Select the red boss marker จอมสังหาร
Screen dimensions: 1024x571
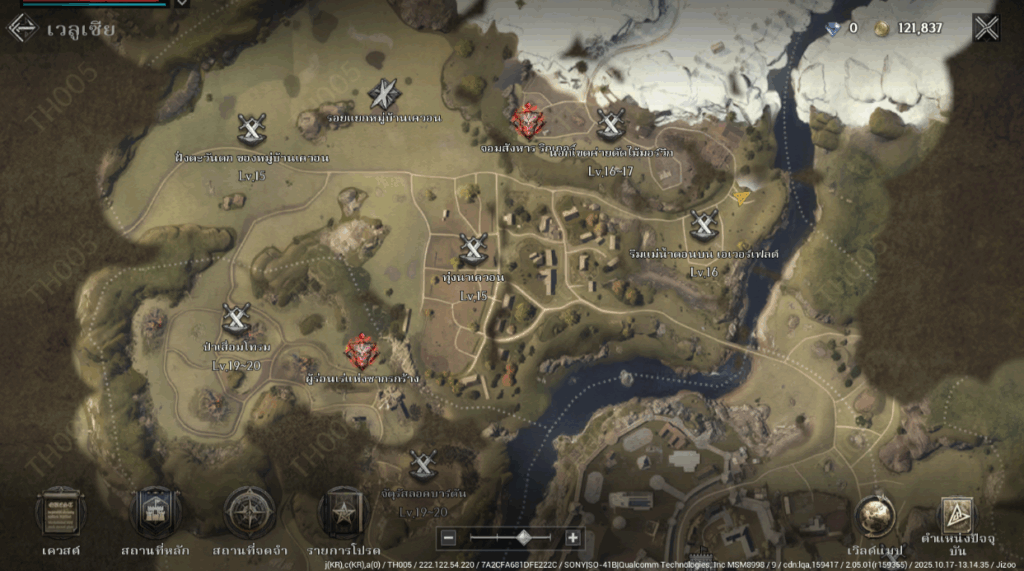tap(527, 121)
